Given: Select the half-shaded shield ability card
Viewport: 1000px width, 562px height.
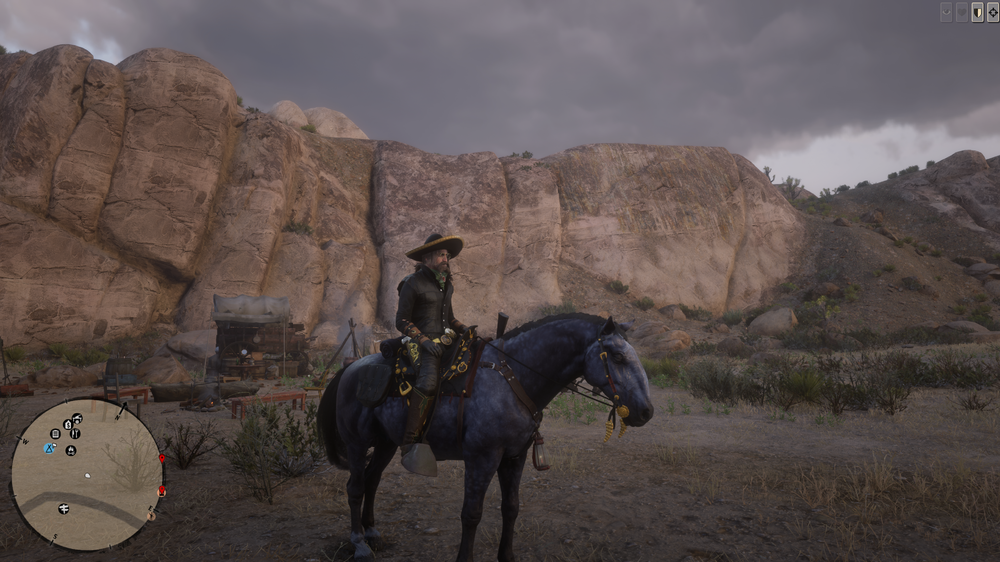Looking at the screenshot, I should point(977,12).
